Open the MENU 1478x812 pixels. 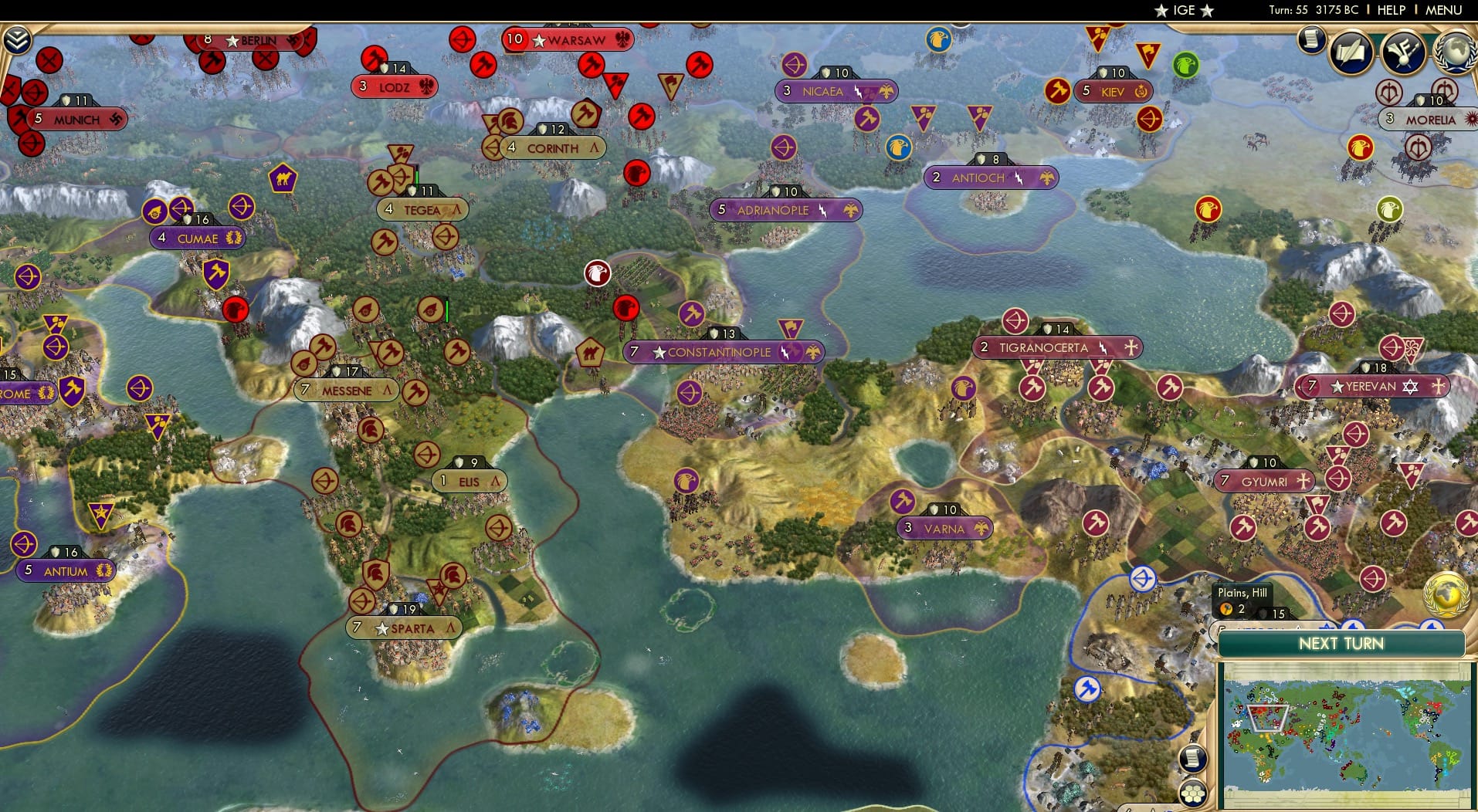(x=1443, y=10)
